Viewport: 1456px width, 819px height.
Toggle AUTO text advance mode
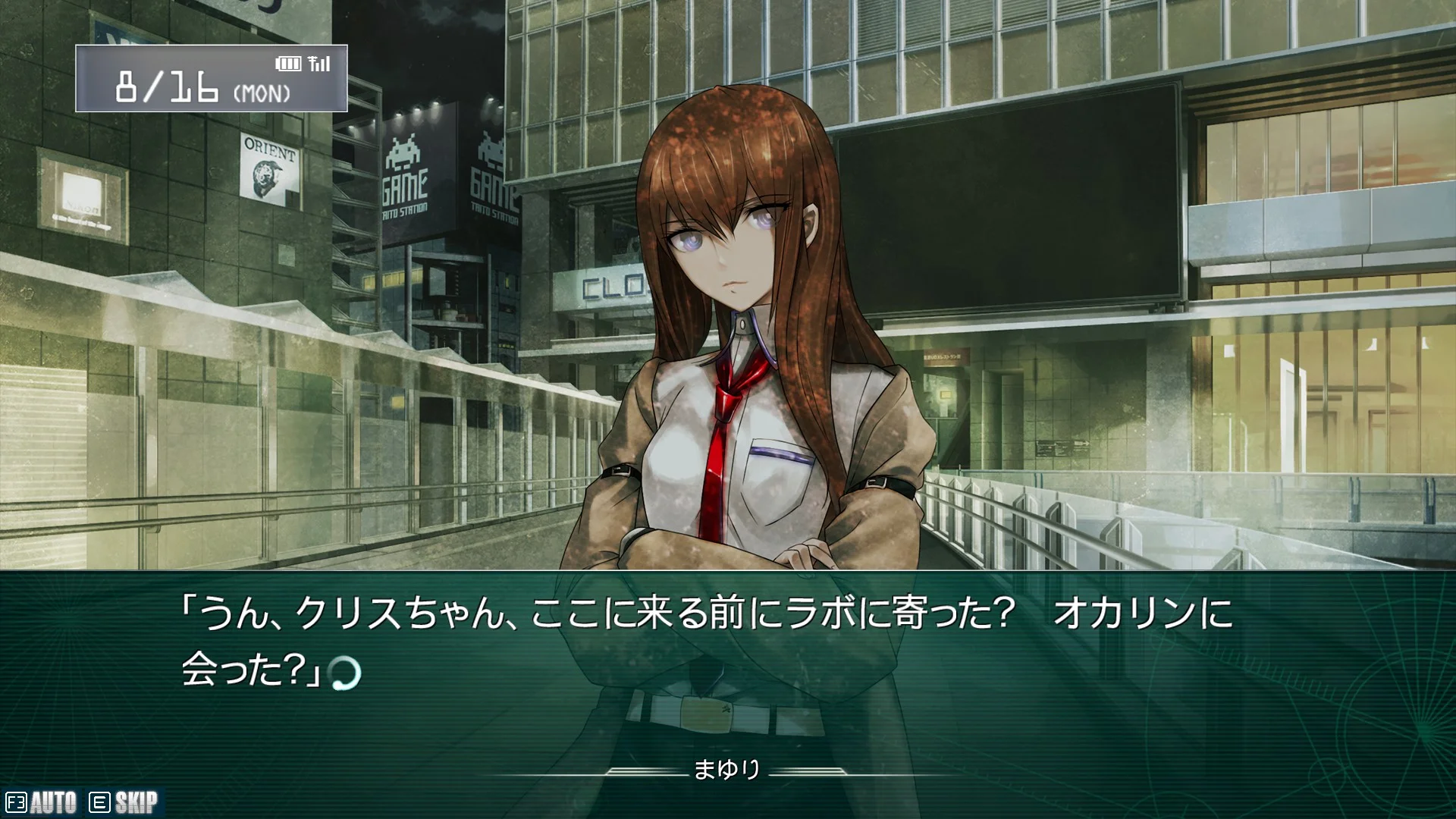42,802
